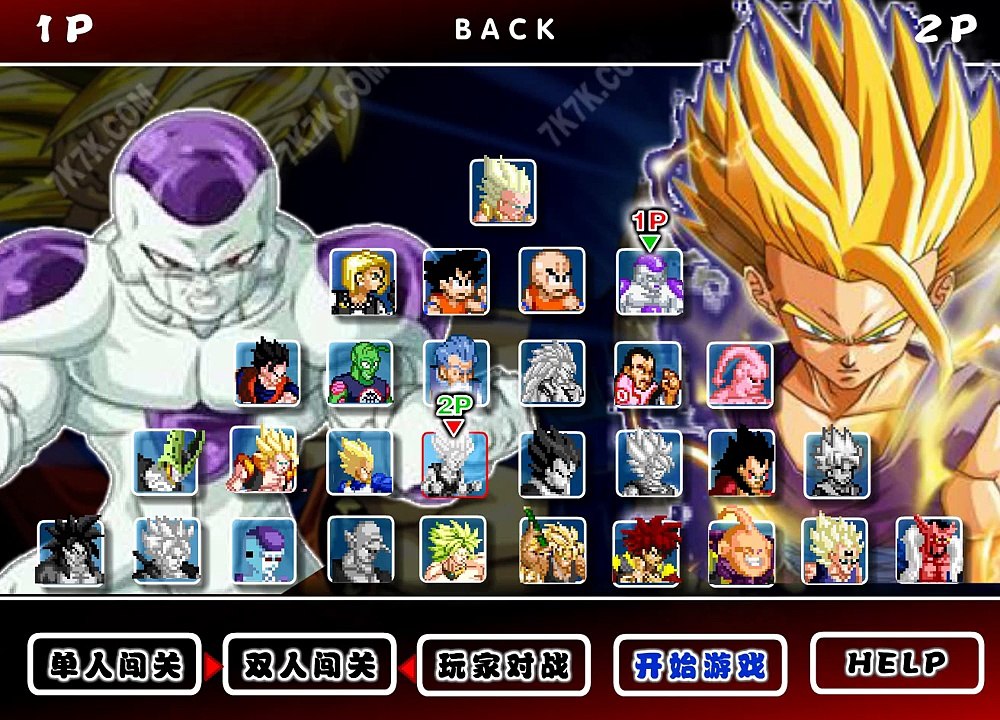Choose the fat Majin Buu tile
This screenshot has width=1000, height=720.
[741, 551]
